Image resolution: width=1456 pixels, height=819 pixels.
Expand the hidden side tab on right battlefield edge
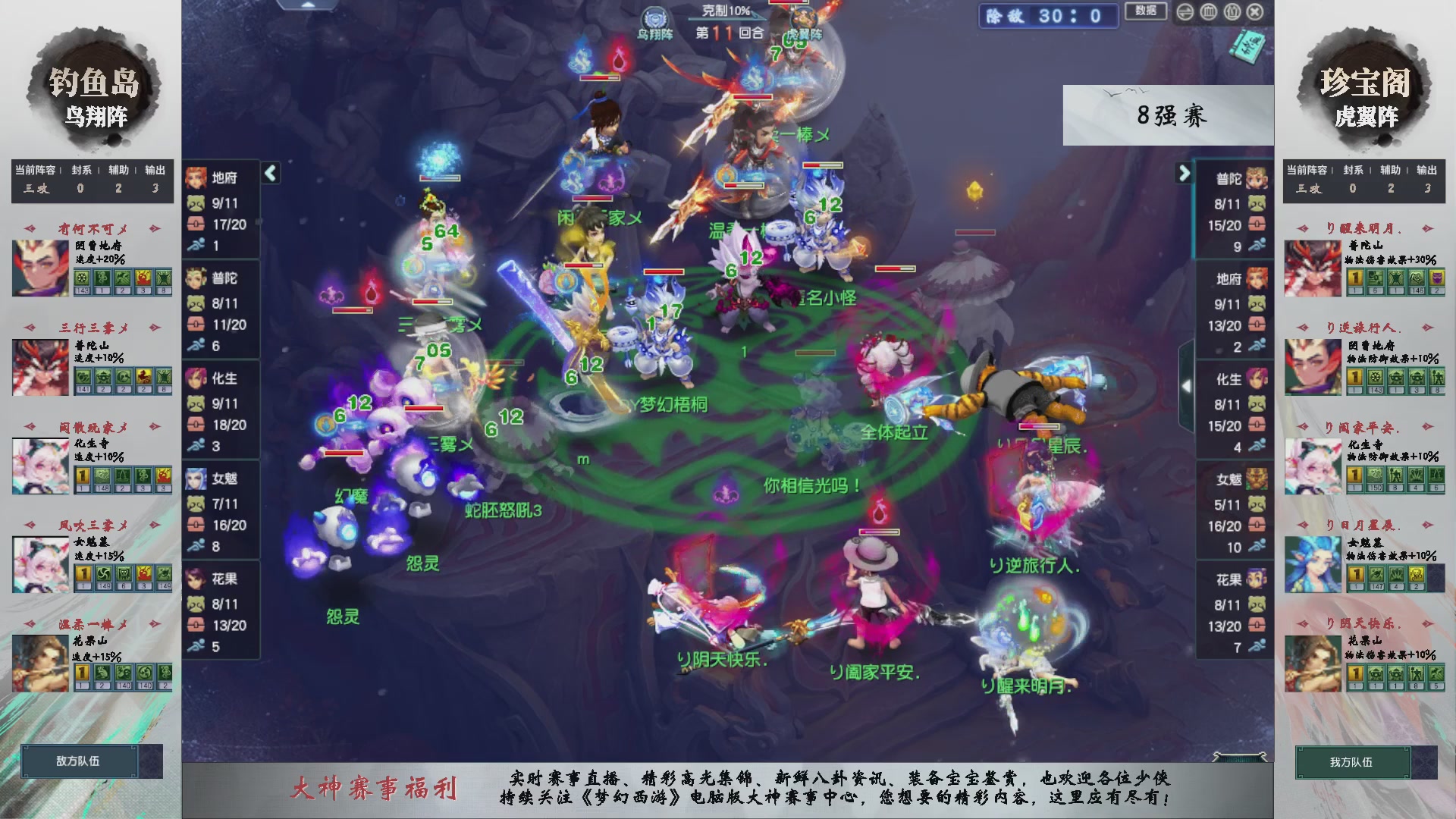1187,387
